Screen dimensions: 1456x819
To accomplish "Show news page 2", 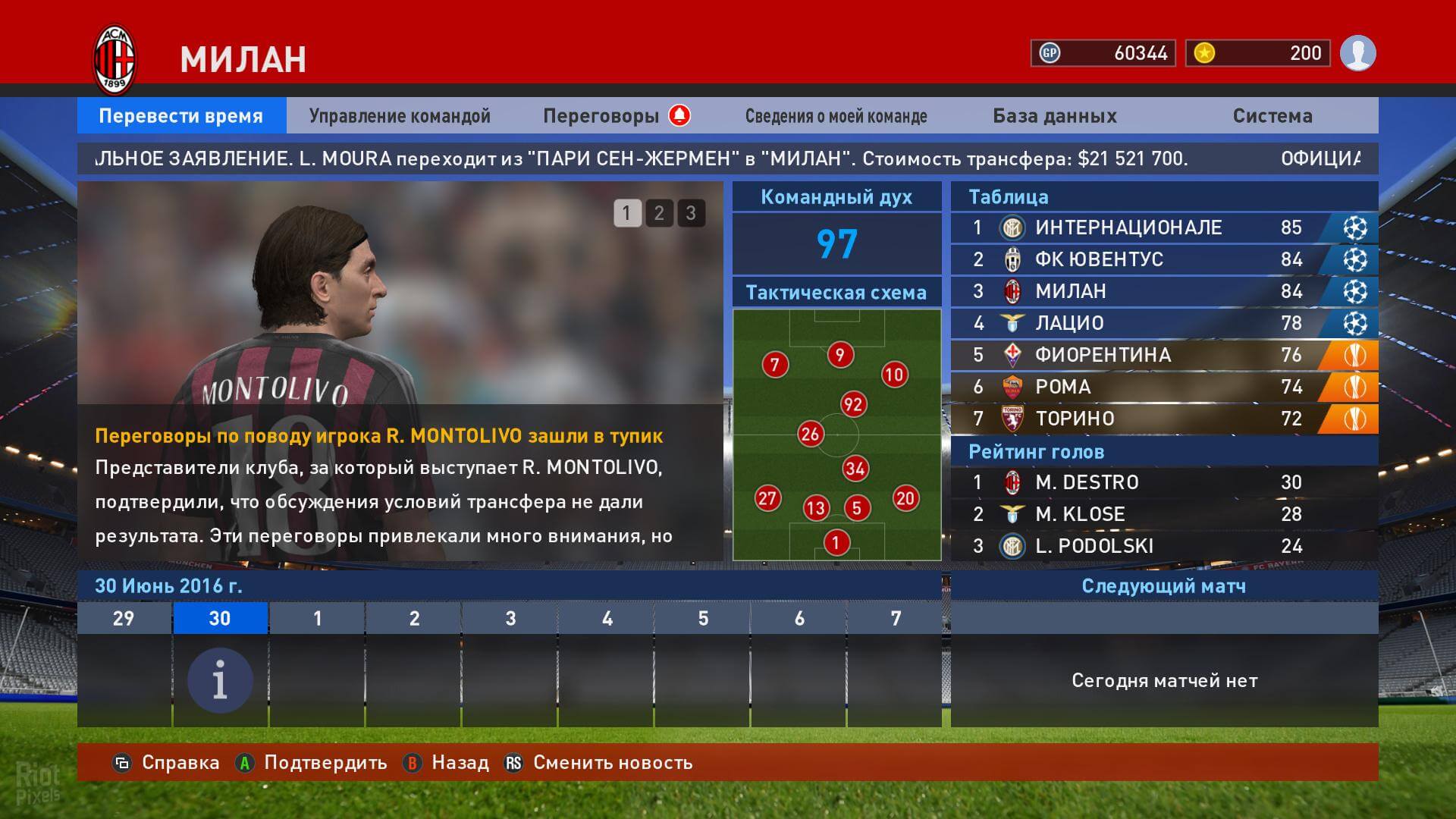I will (x=659, y=213).
